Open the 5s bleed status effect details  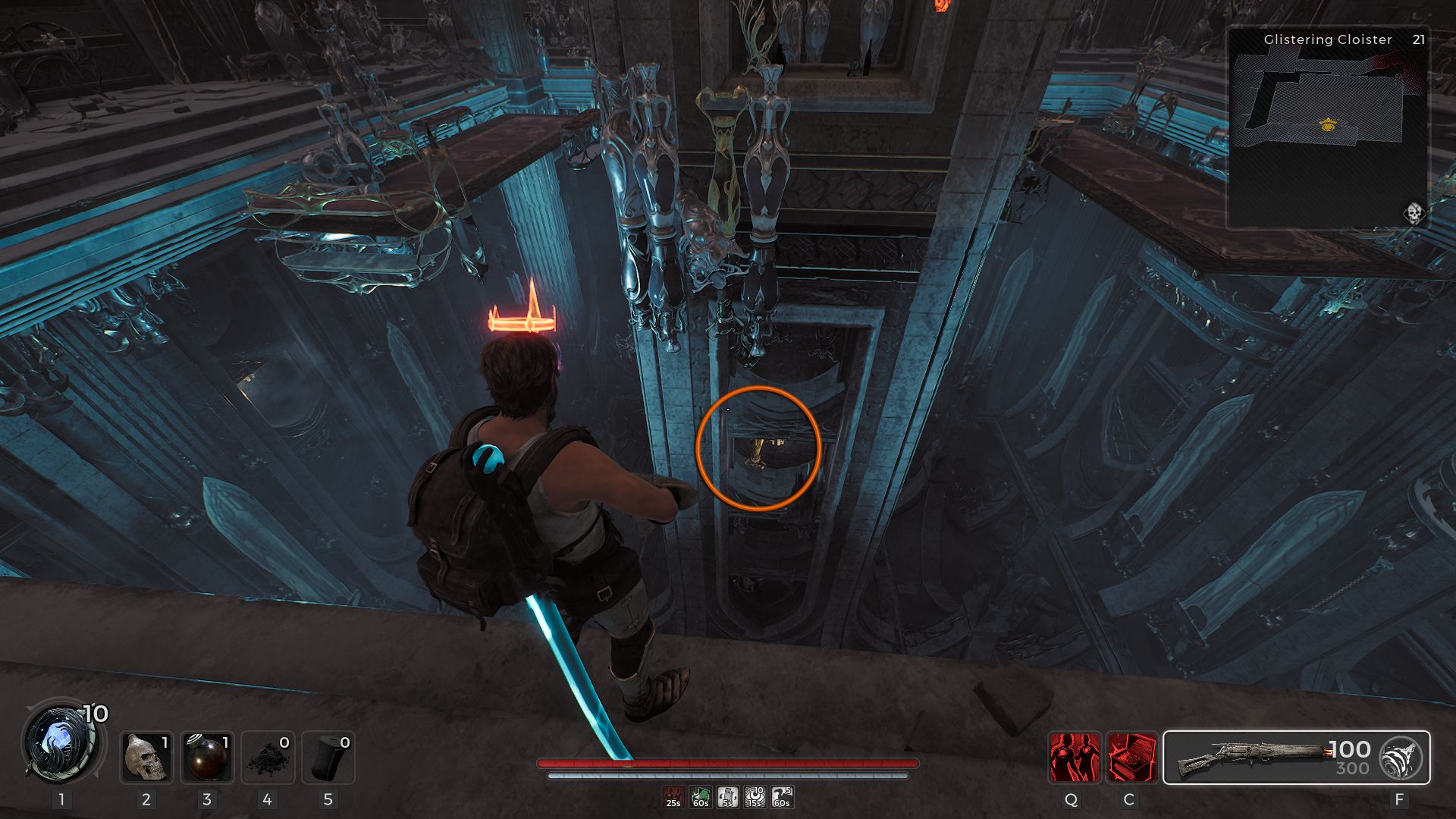[x=726, y=795]
